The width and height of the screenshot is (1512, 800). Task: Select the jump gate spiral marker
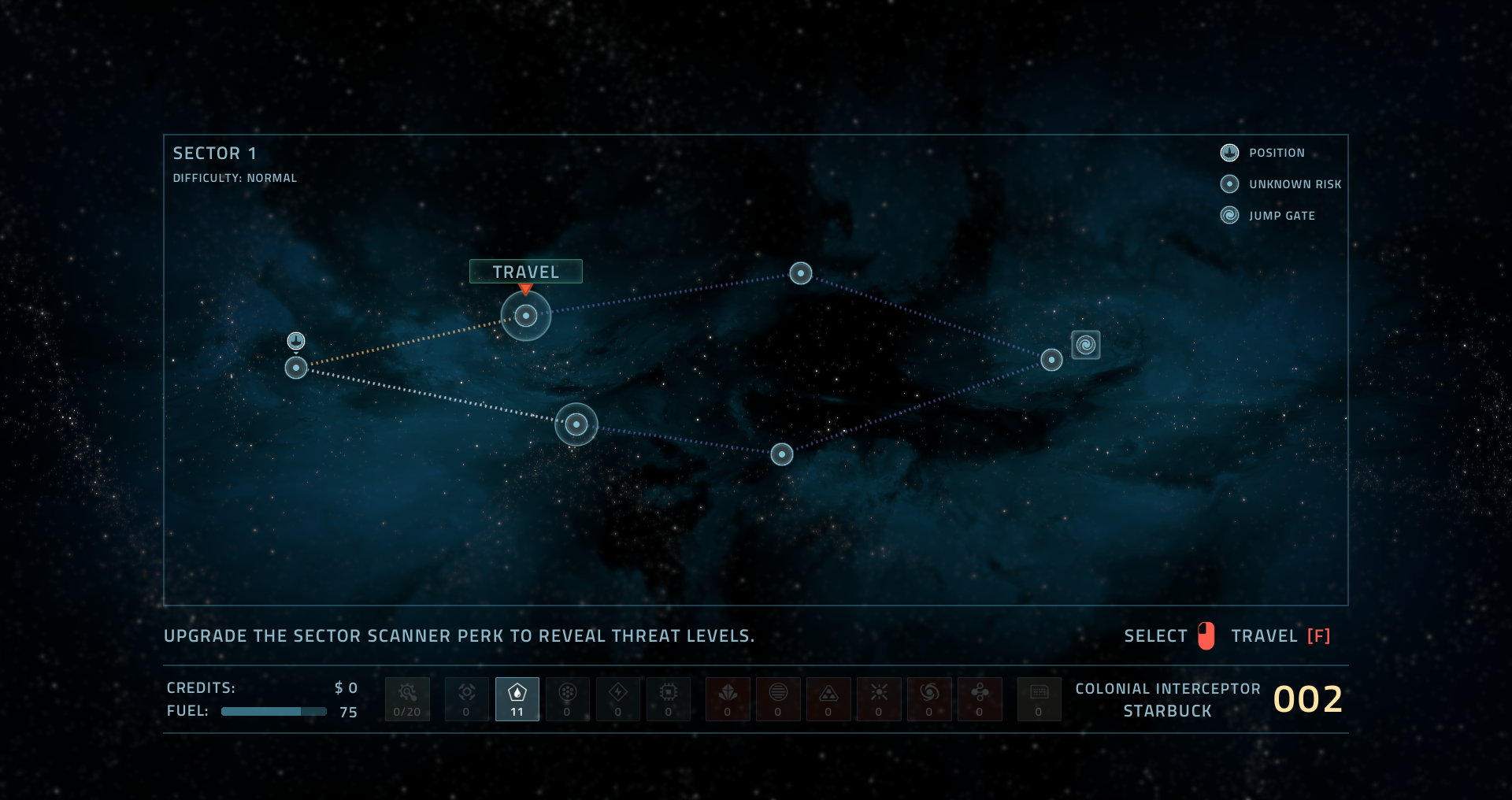pos(1086,345)
